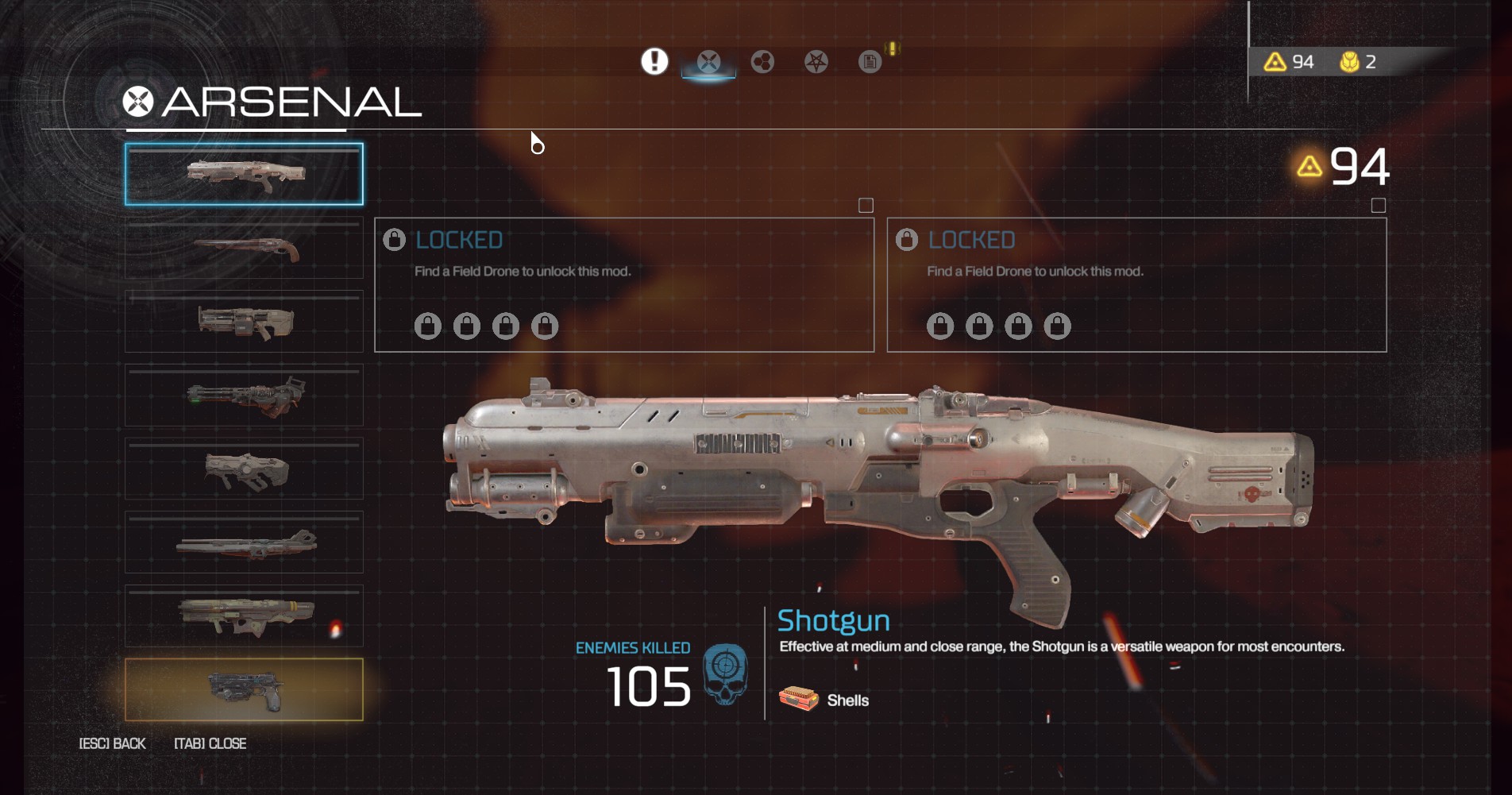The height and width of the screenshot is (795, 1512).
Task: Pick the Chaingun from the arsenal list
Action: pyautogui.click(x=244, y=396)
